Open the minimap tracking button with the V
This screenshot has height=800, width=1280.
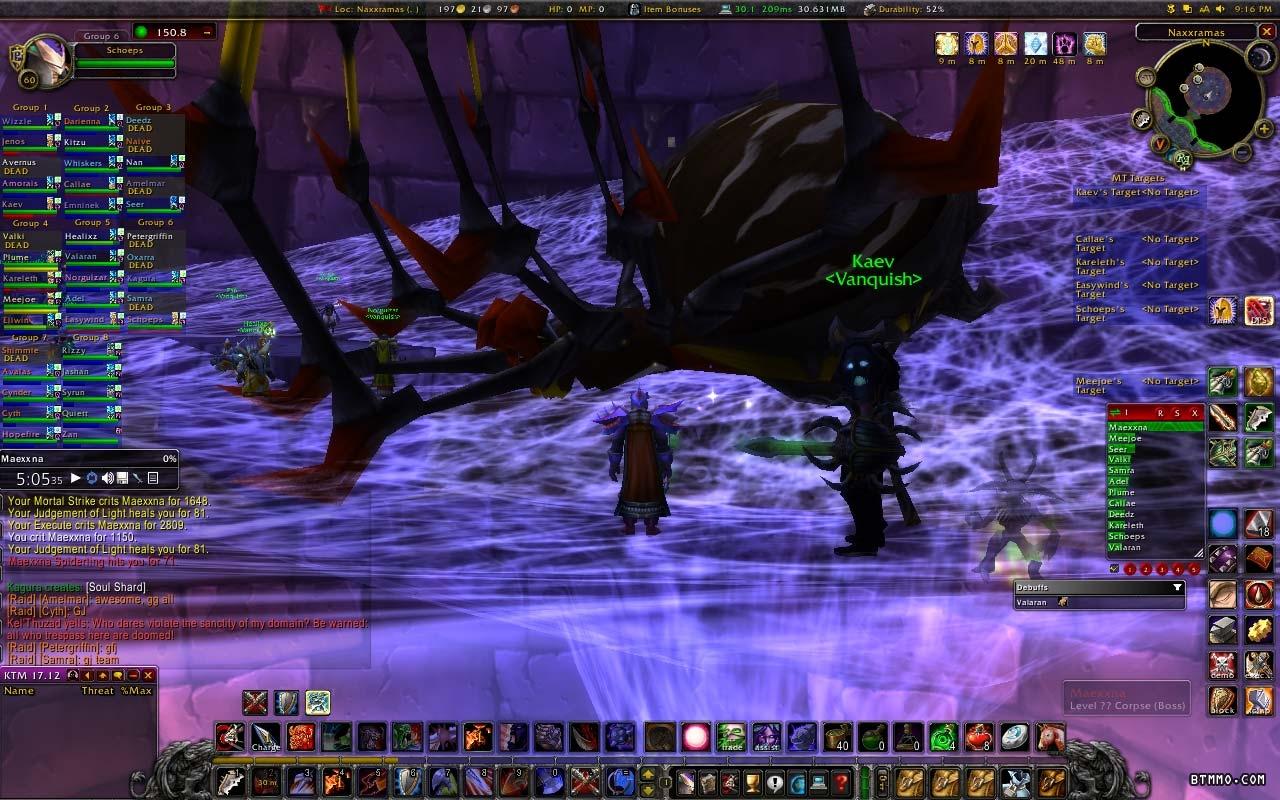(1161, 144)
